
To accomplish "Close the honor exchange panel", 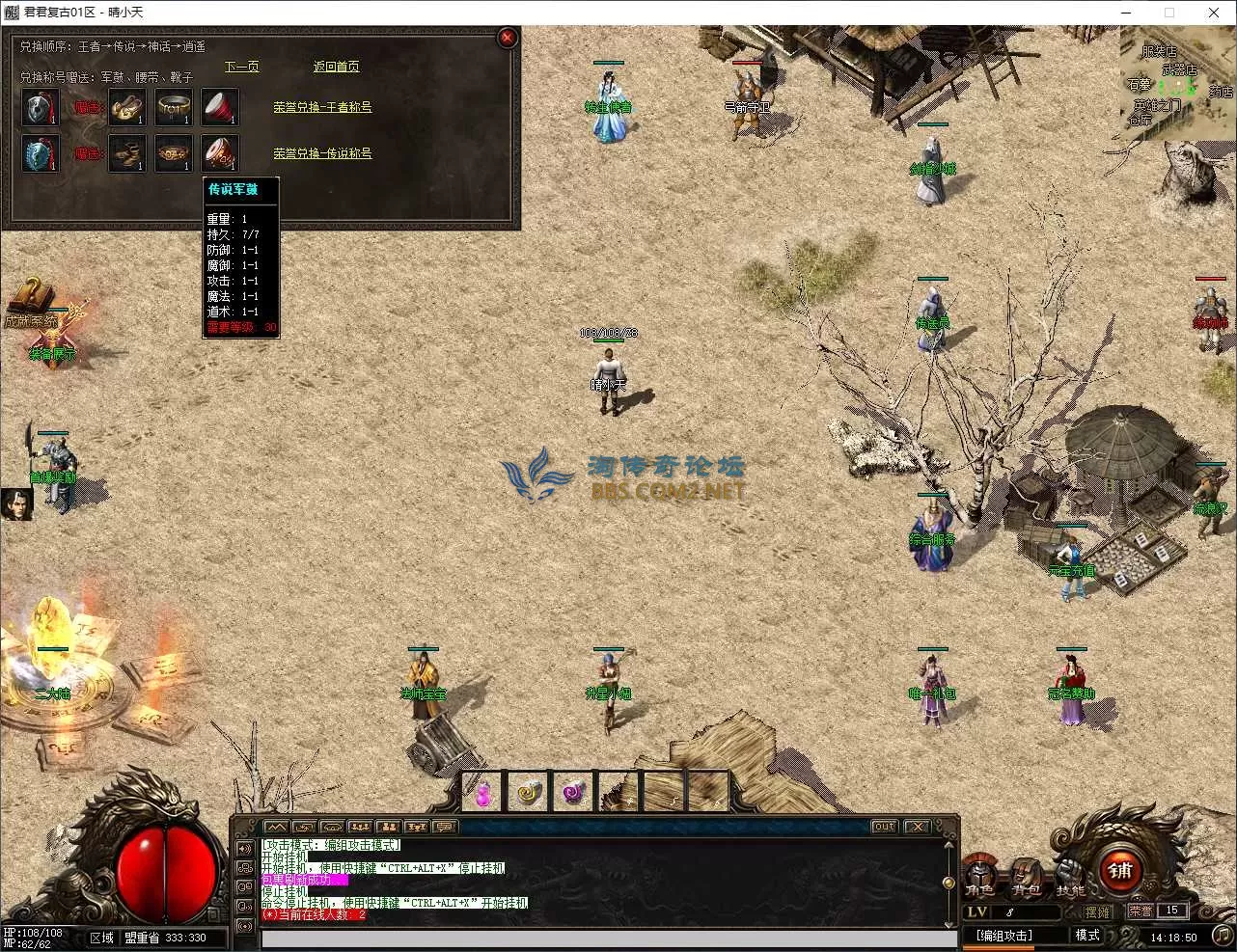I will (x=507, y=38).
